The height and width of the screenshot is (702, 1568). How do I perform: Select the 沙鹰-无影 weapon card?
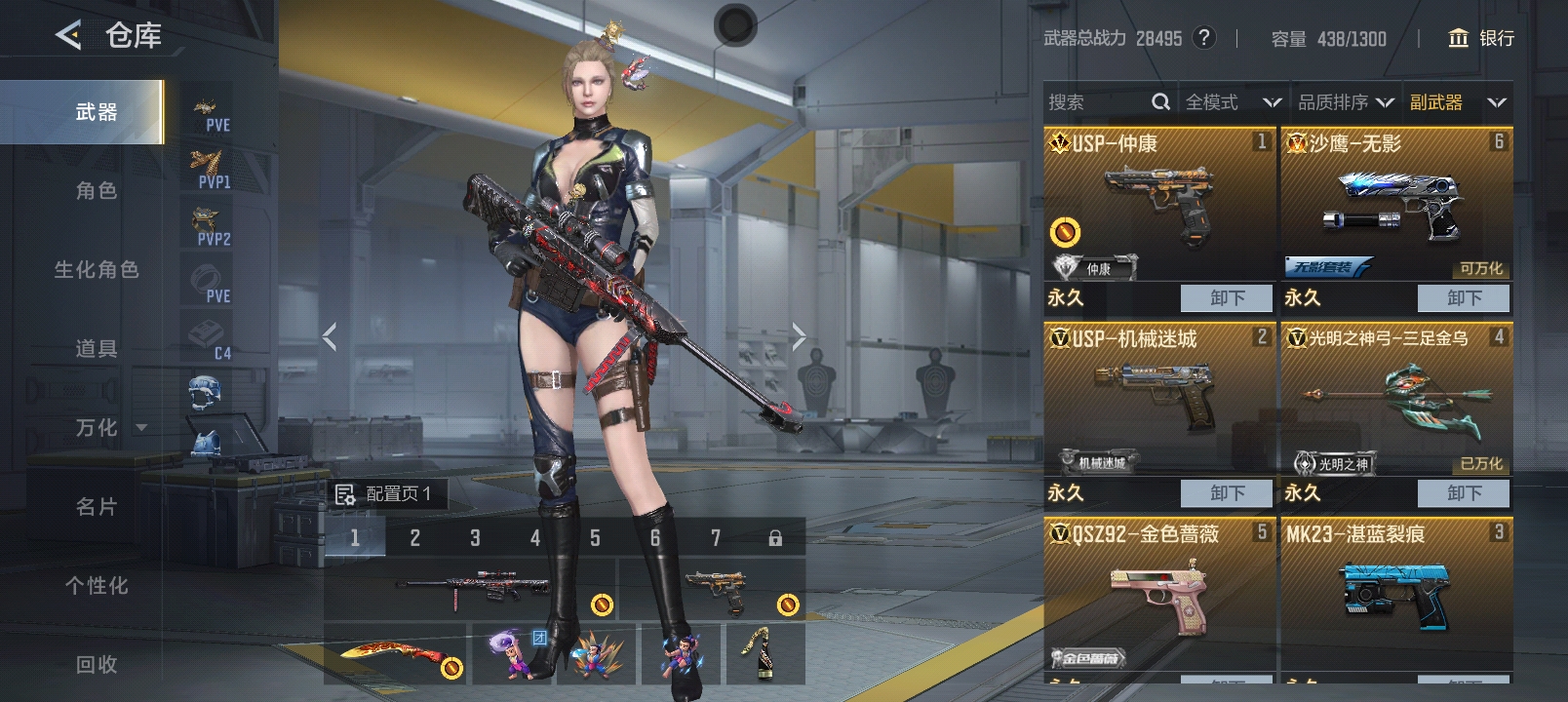coord(1395,205)
